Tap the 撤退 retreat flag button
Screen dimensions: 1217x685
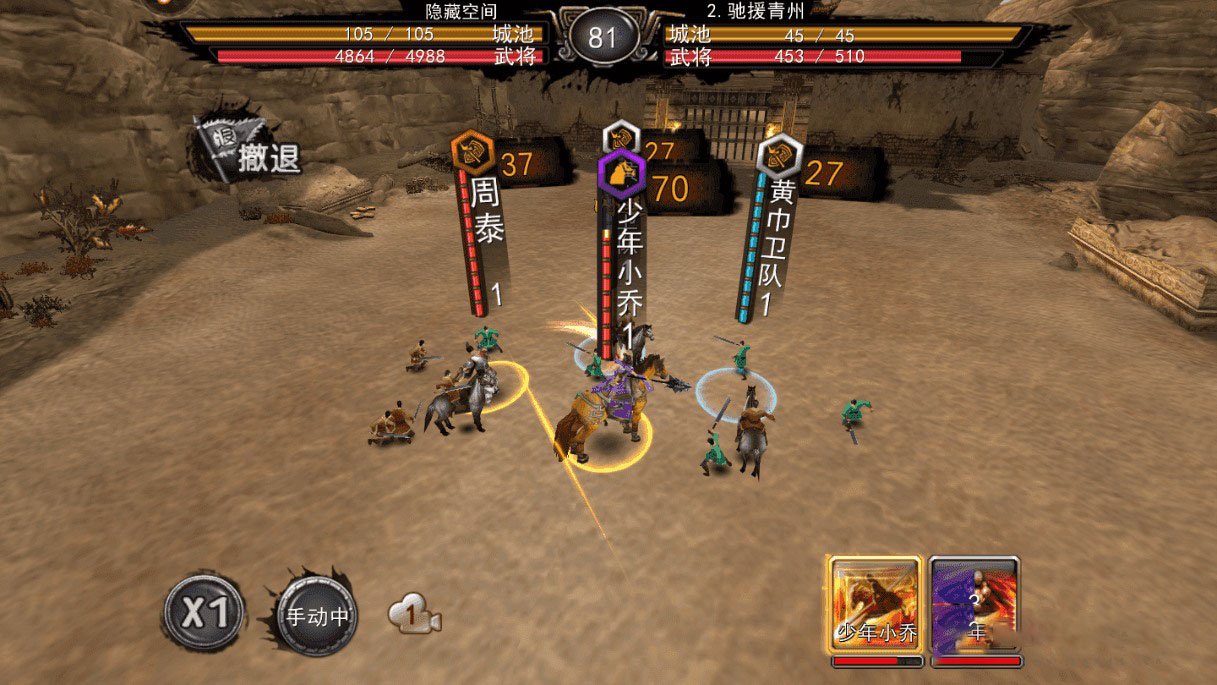(x=247, y=152)
